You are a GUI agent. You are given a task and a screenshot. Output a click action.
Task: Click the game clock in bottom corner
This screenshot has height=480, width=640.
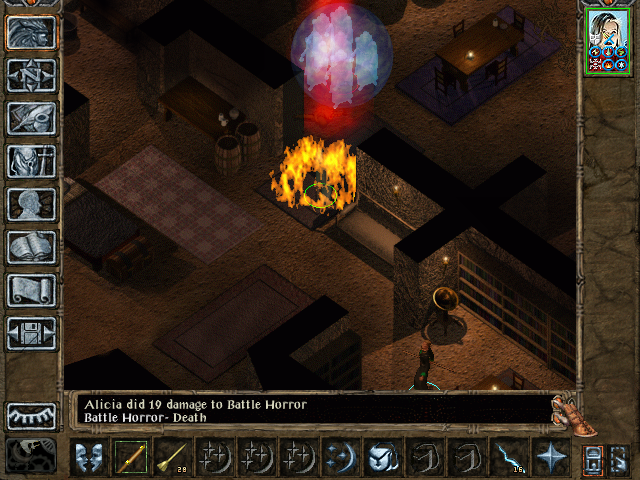(x=32, y=456)
